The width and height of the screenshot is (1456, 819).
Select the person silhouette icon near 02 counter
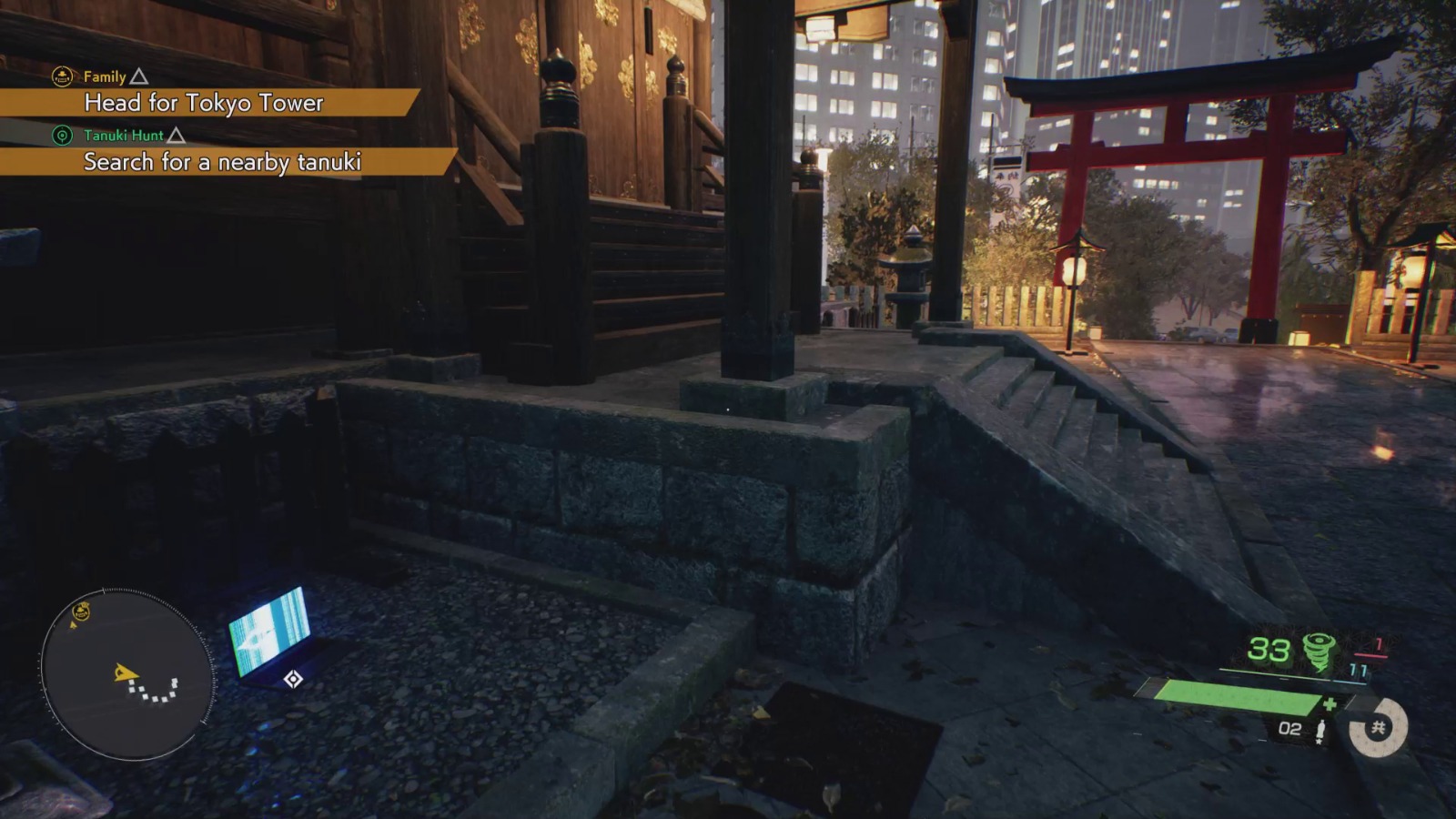[x=1321, y=728]
